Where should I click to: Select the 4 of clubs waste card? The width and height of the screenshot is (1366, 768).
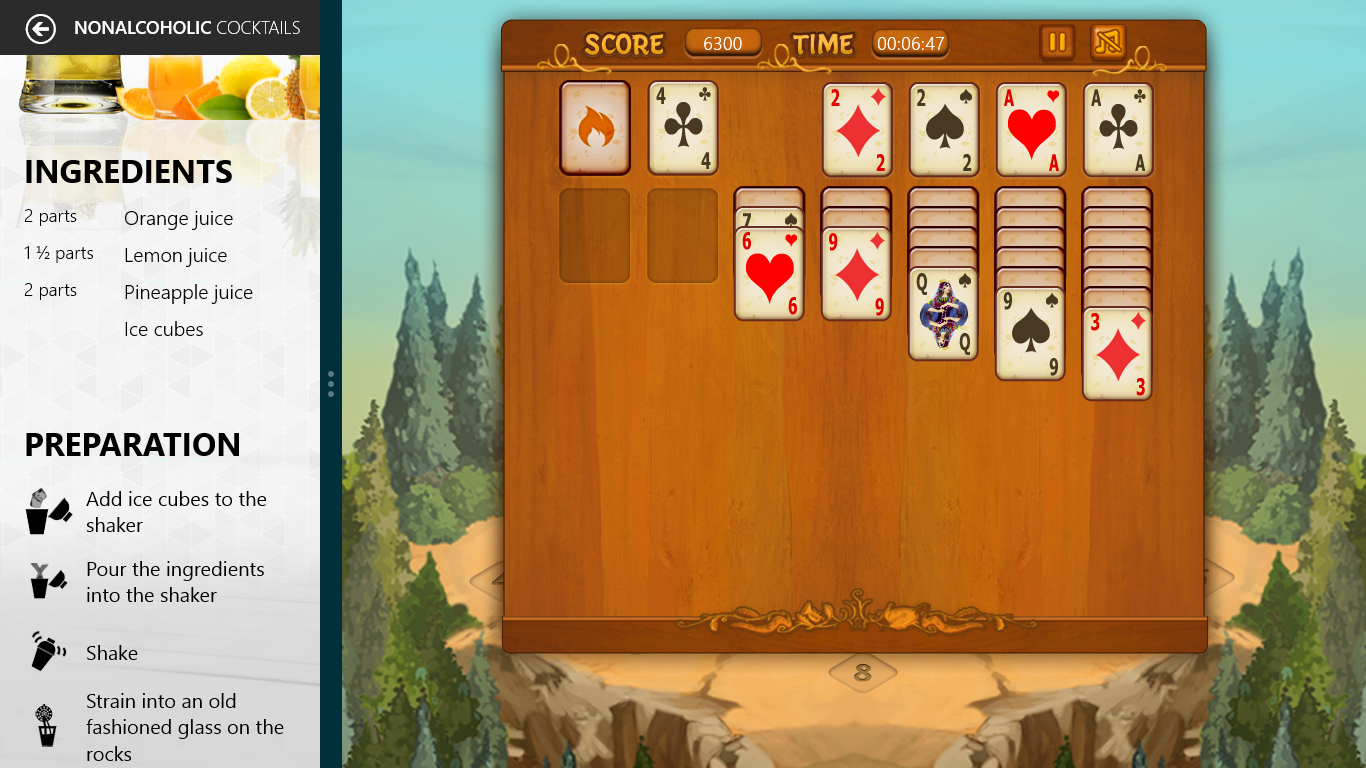(683, 128)
